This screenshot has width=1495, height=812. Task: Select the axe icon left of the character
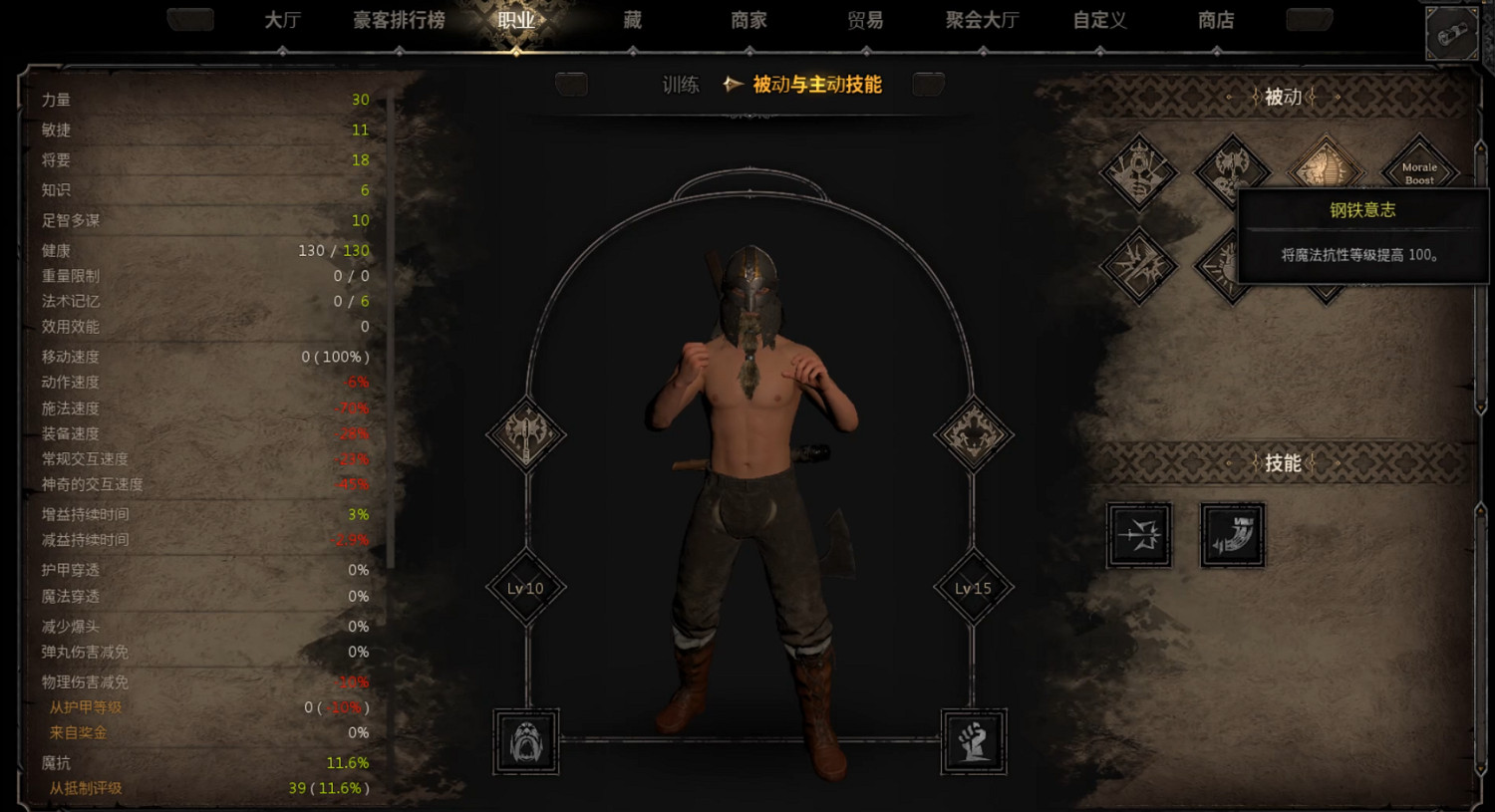[x=525, y=435]
